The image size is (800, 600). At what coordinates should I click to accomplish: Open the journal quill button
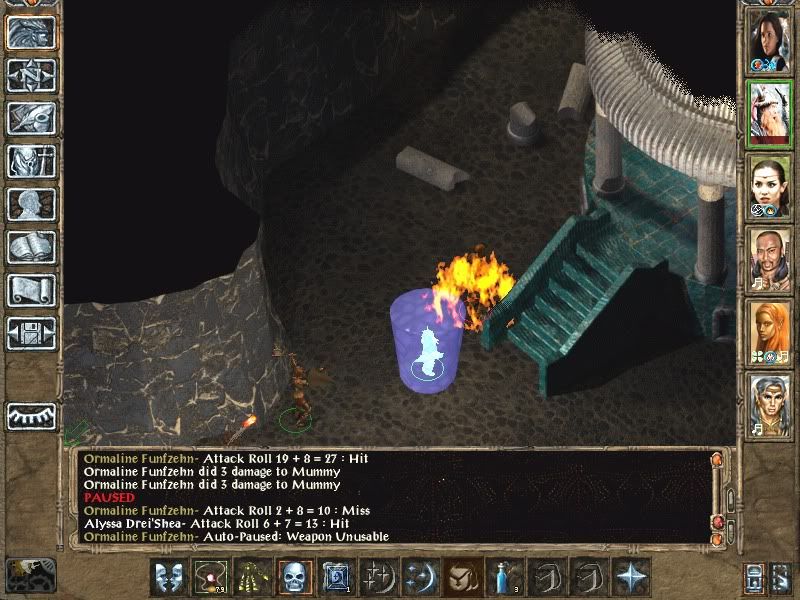pos(30,119)
